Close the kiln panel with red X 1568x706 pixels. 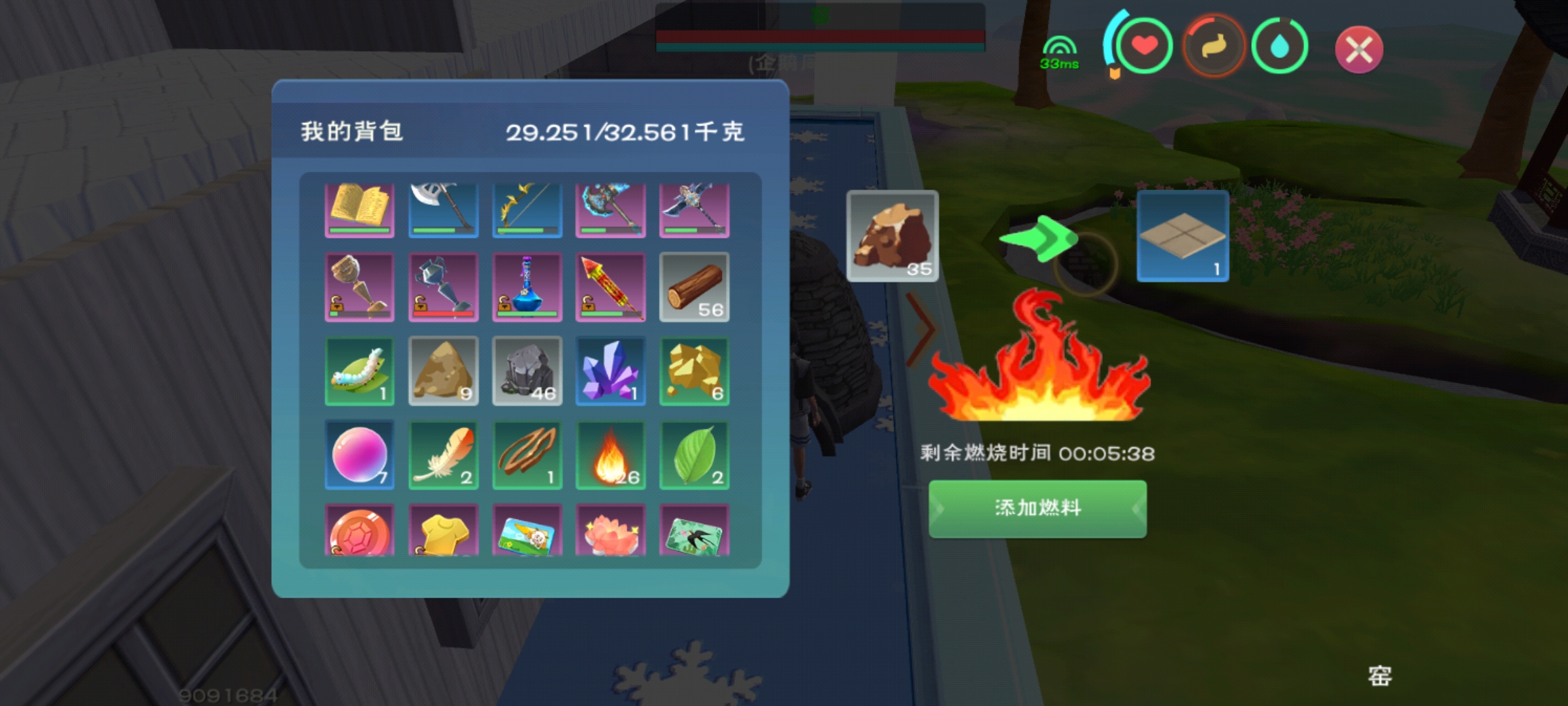[1359, 50]
